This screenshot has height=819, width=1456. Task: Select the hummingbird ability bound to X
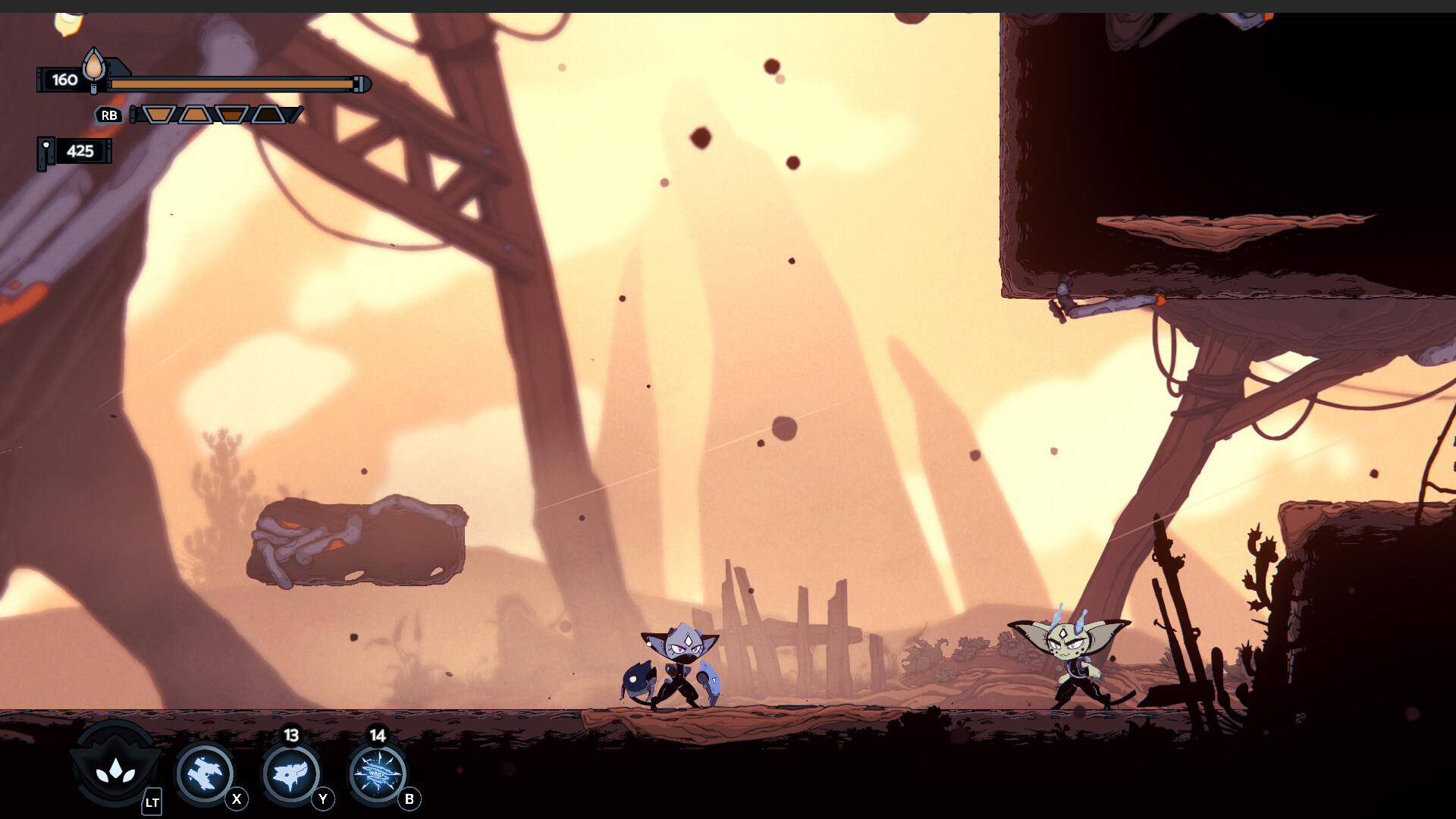tap(204, 772)
